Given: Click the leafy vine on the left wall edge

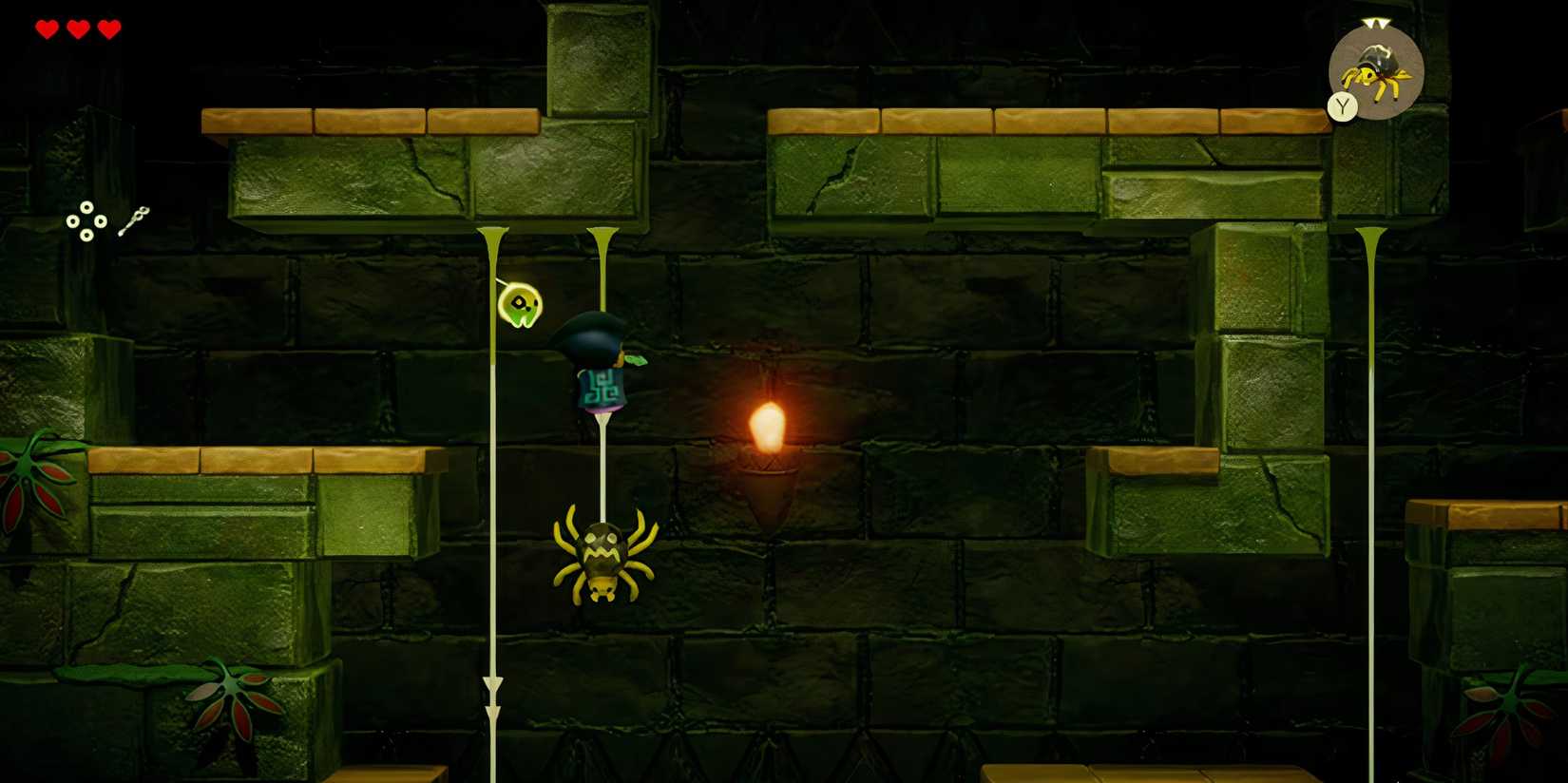Looking at the screenshot, I should pos(29,475).
